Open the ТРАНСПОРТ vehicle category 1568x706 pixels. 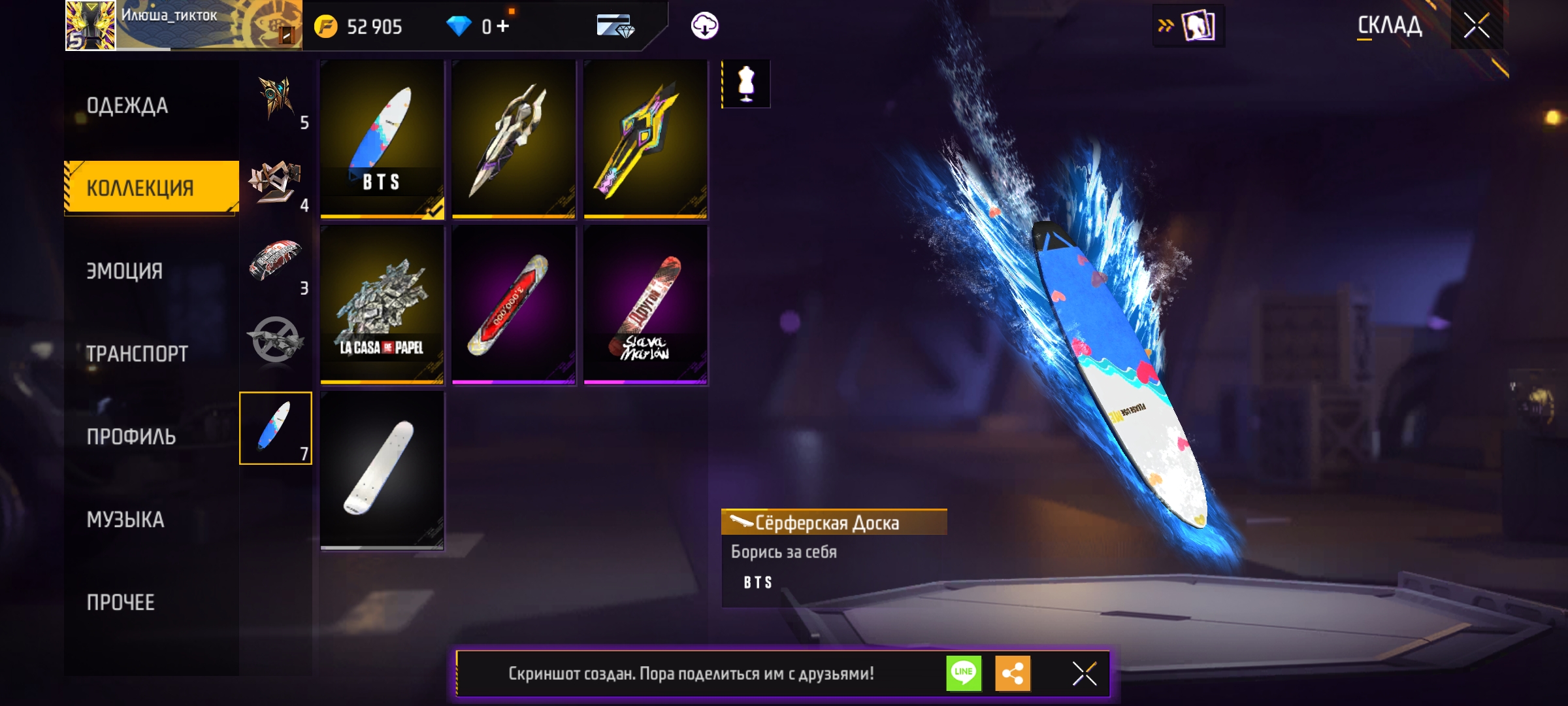(137, 354)
